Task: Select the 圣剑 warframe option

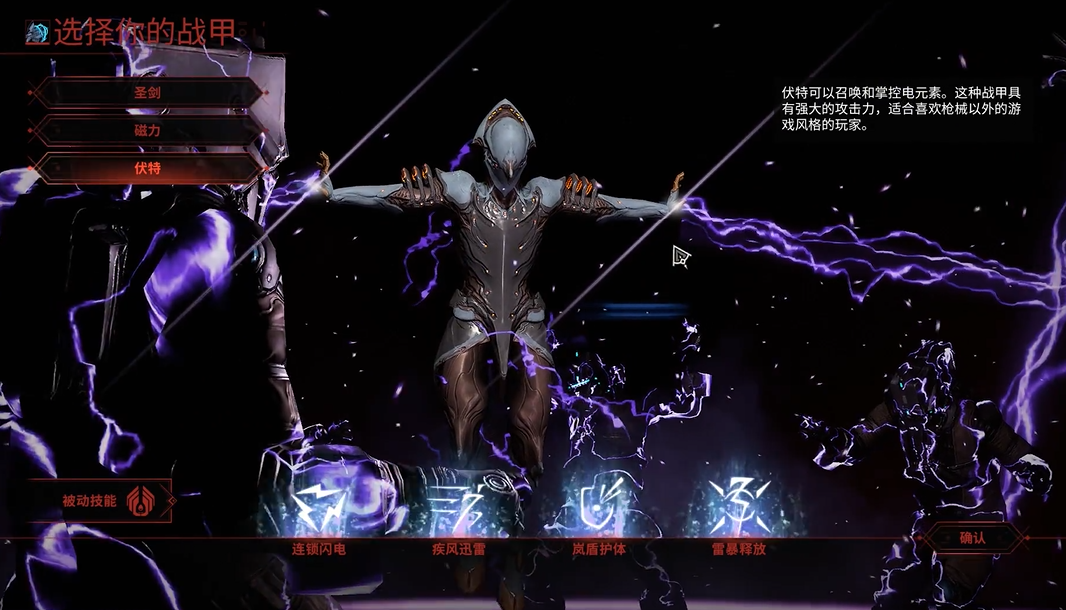Action: point(147,93)
